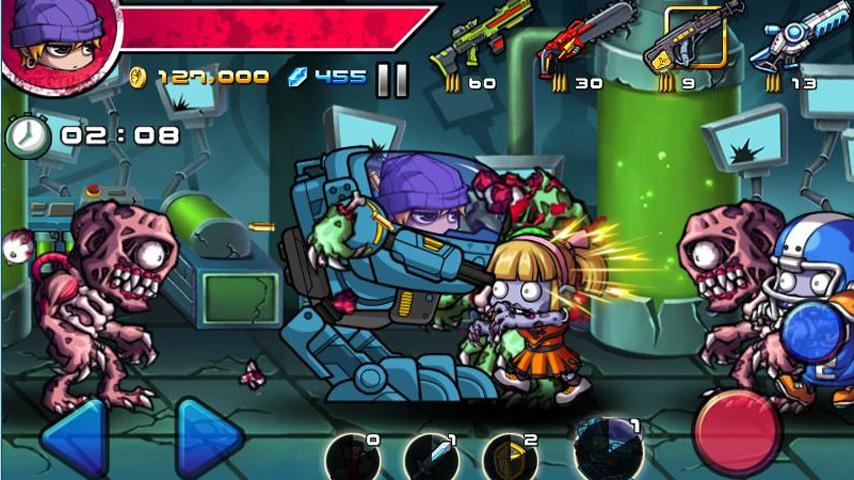
Task: Activate the golden shield skill
Action: coord(510,458)
